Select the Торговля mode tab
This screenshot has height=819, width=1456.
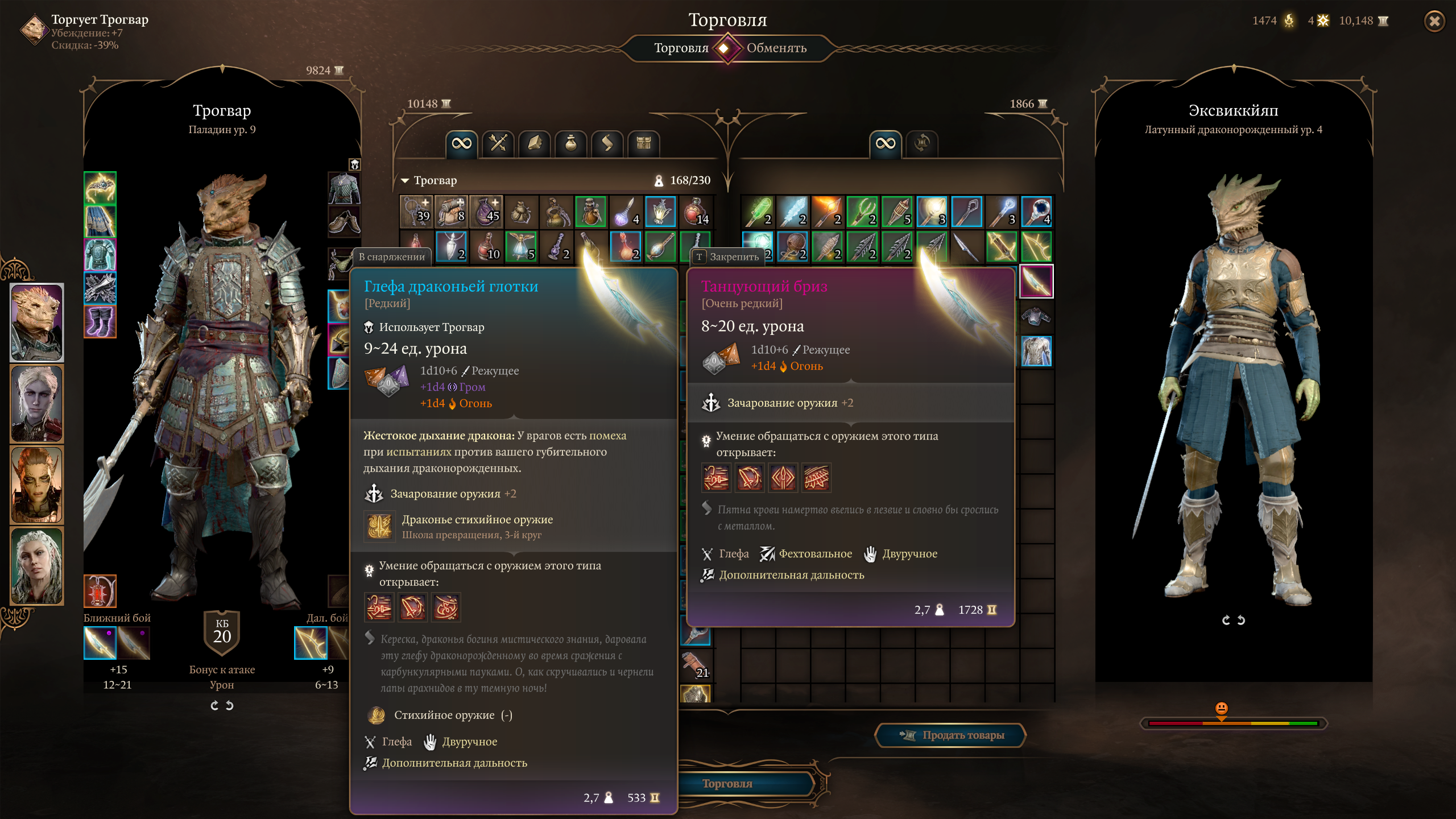(x=681, y=48)
